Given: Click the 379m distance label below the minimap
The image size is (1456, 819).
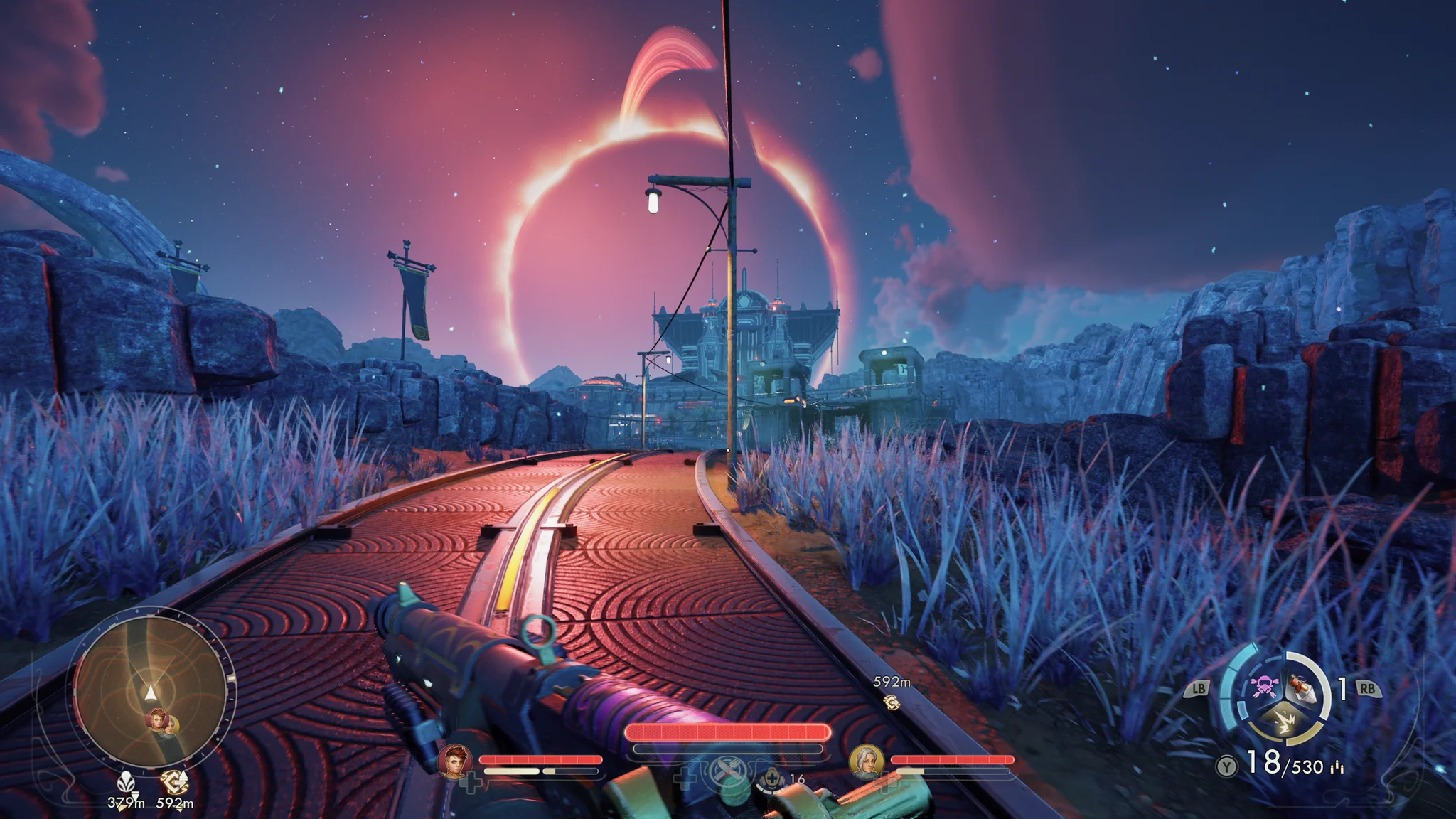Looking at the screenshot, I should [x=127, y=803].
